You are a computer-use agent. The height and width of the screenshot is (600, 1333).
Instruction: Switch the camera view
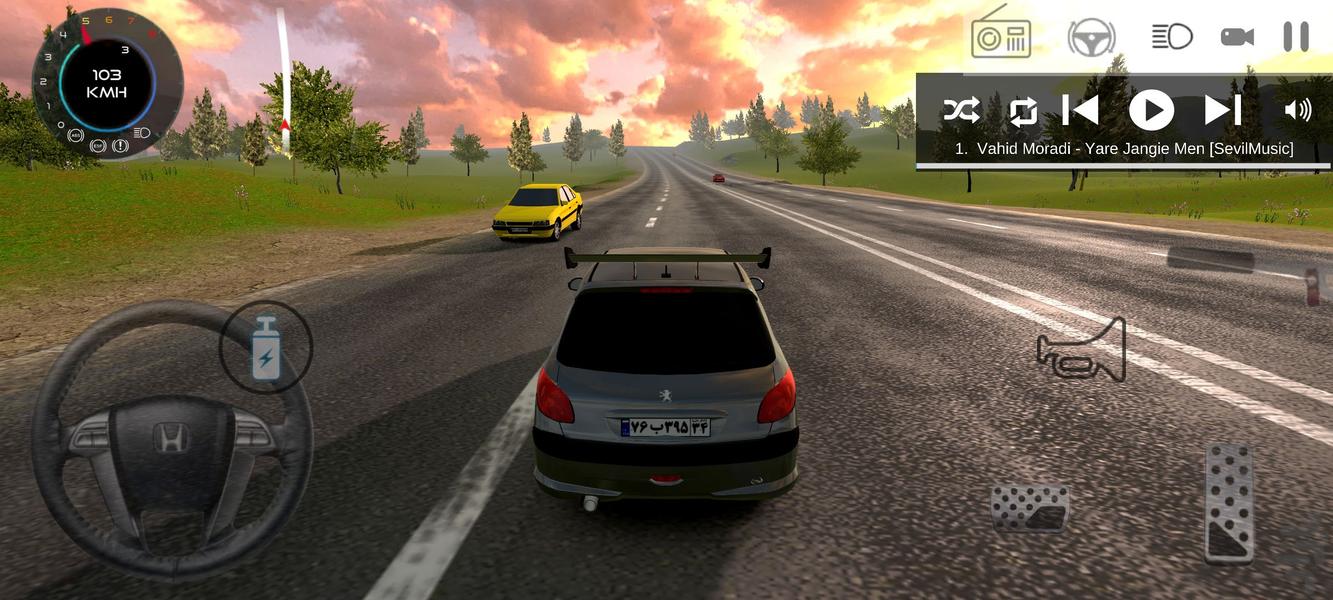point(1237,37)
